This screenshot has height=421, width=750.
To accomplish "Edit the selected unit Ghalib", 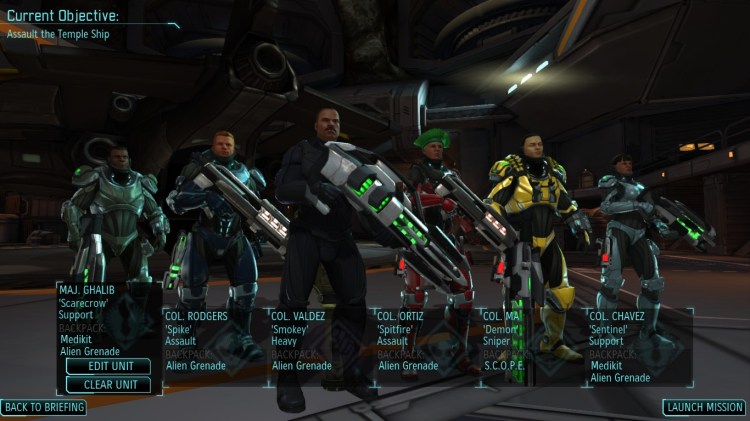I will (108, 366).
